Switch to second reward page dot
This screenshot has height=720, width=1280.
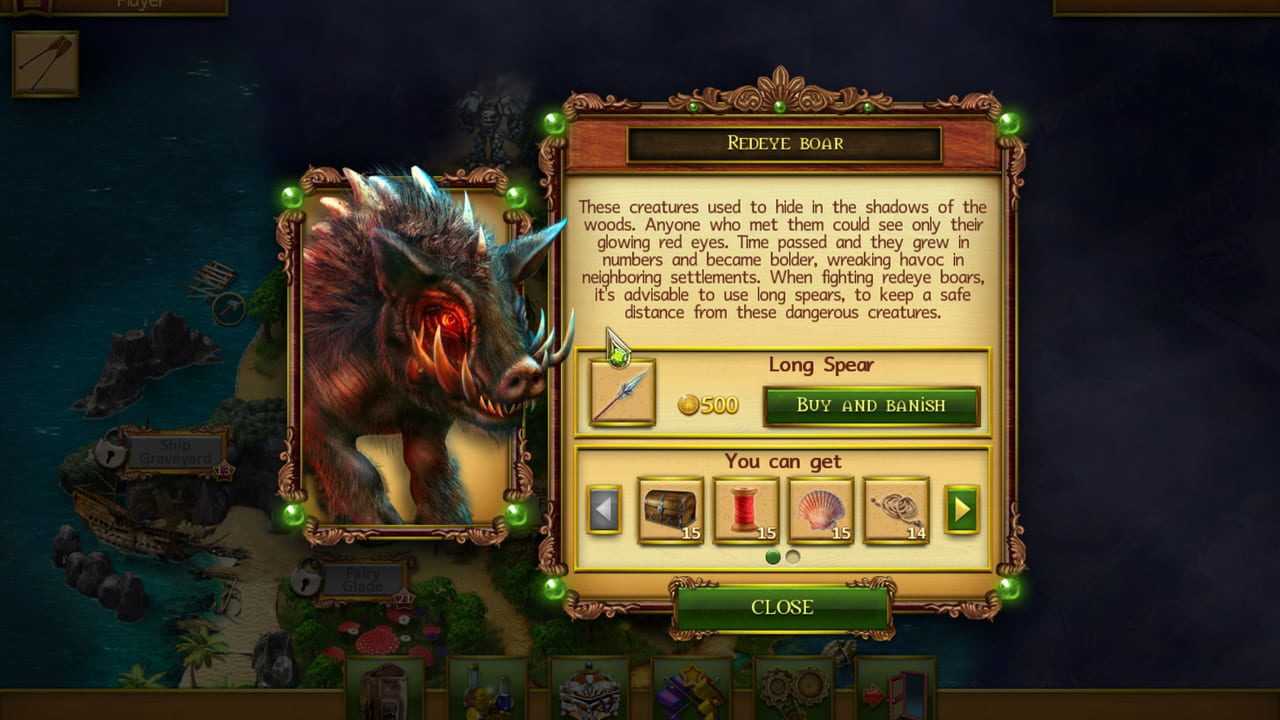(x=793, y=557)
